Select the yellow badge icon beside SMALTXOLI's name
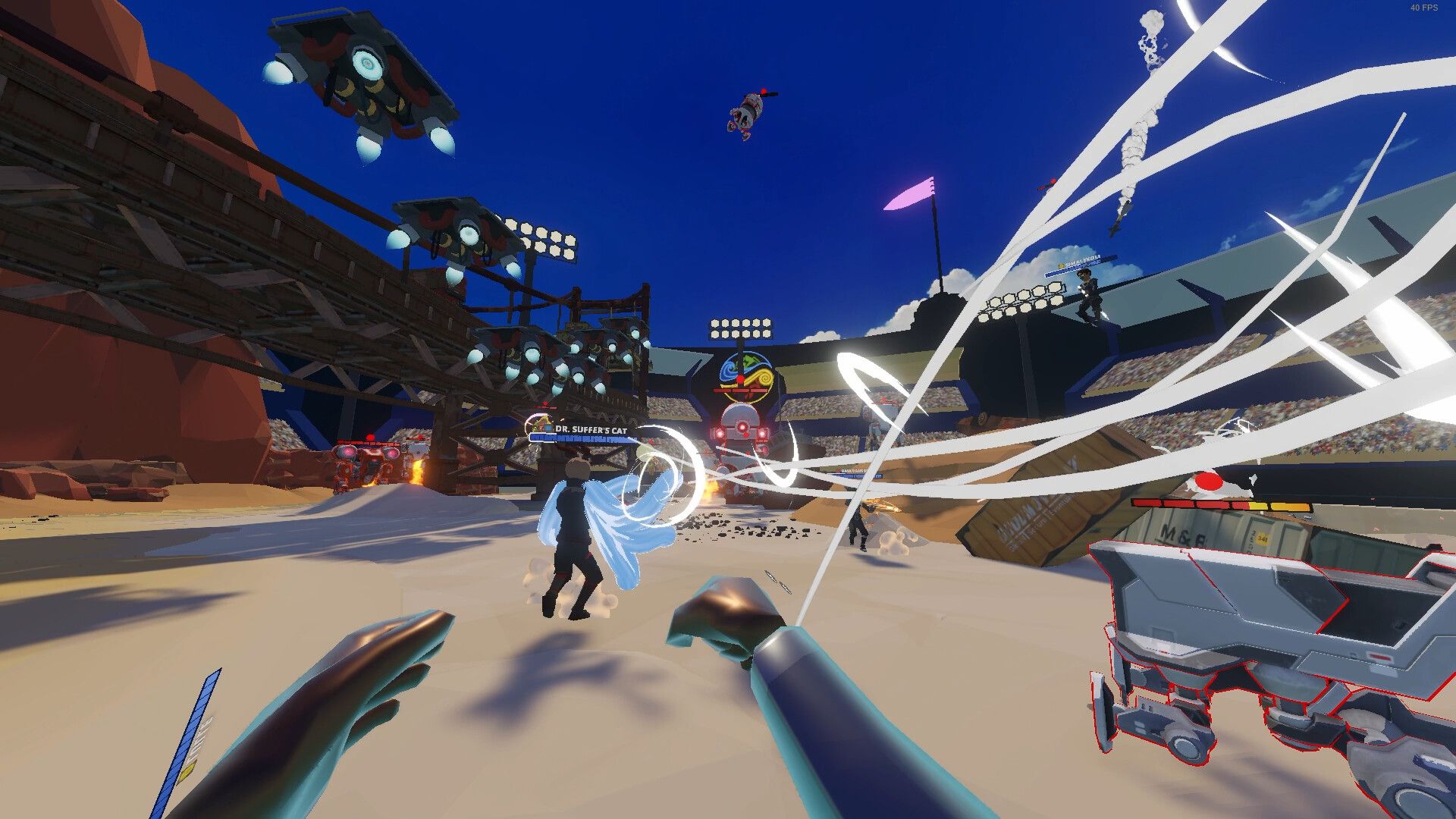 click(1061, 265)
